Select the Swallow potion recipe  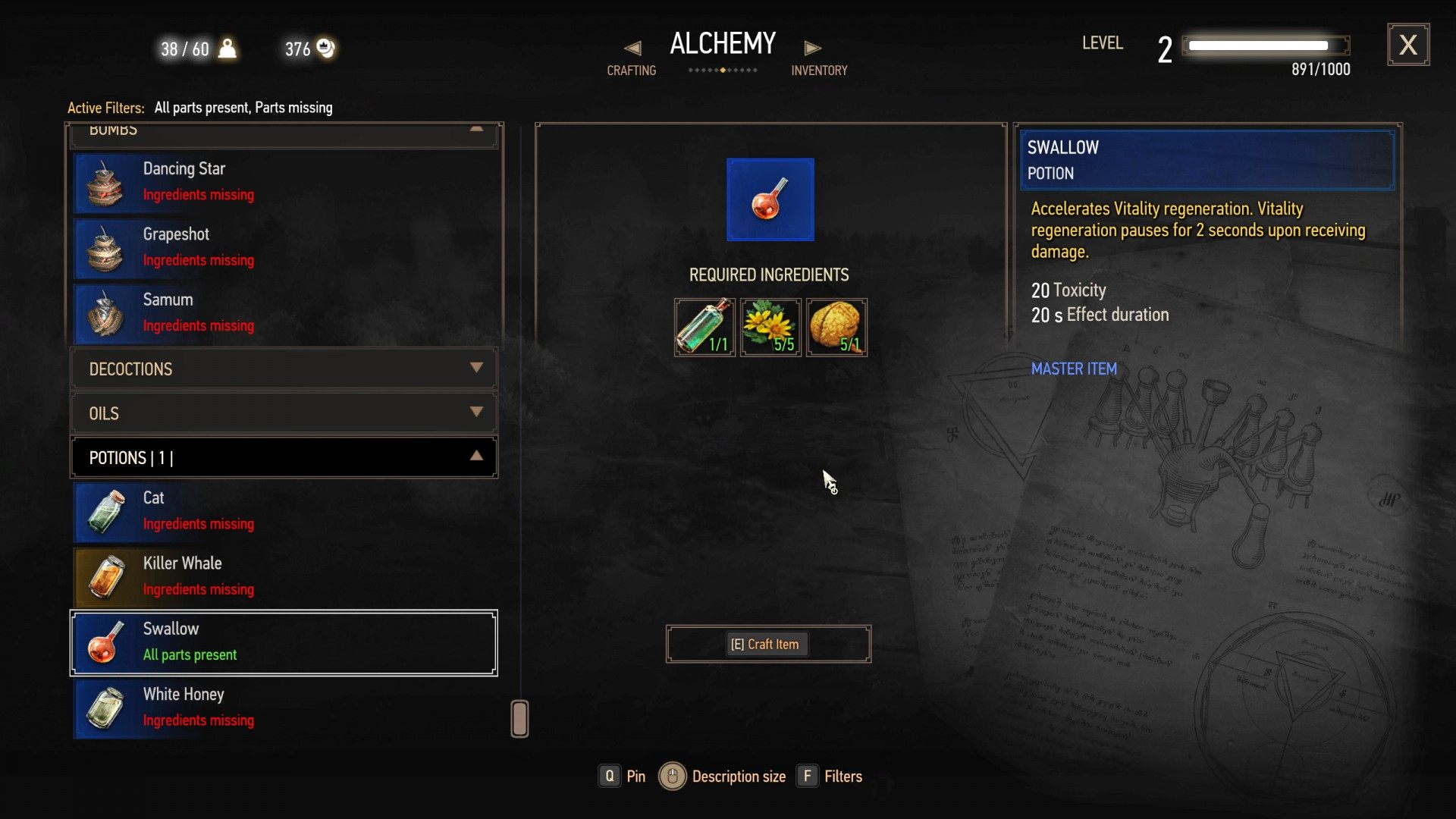tap(284, 642)
